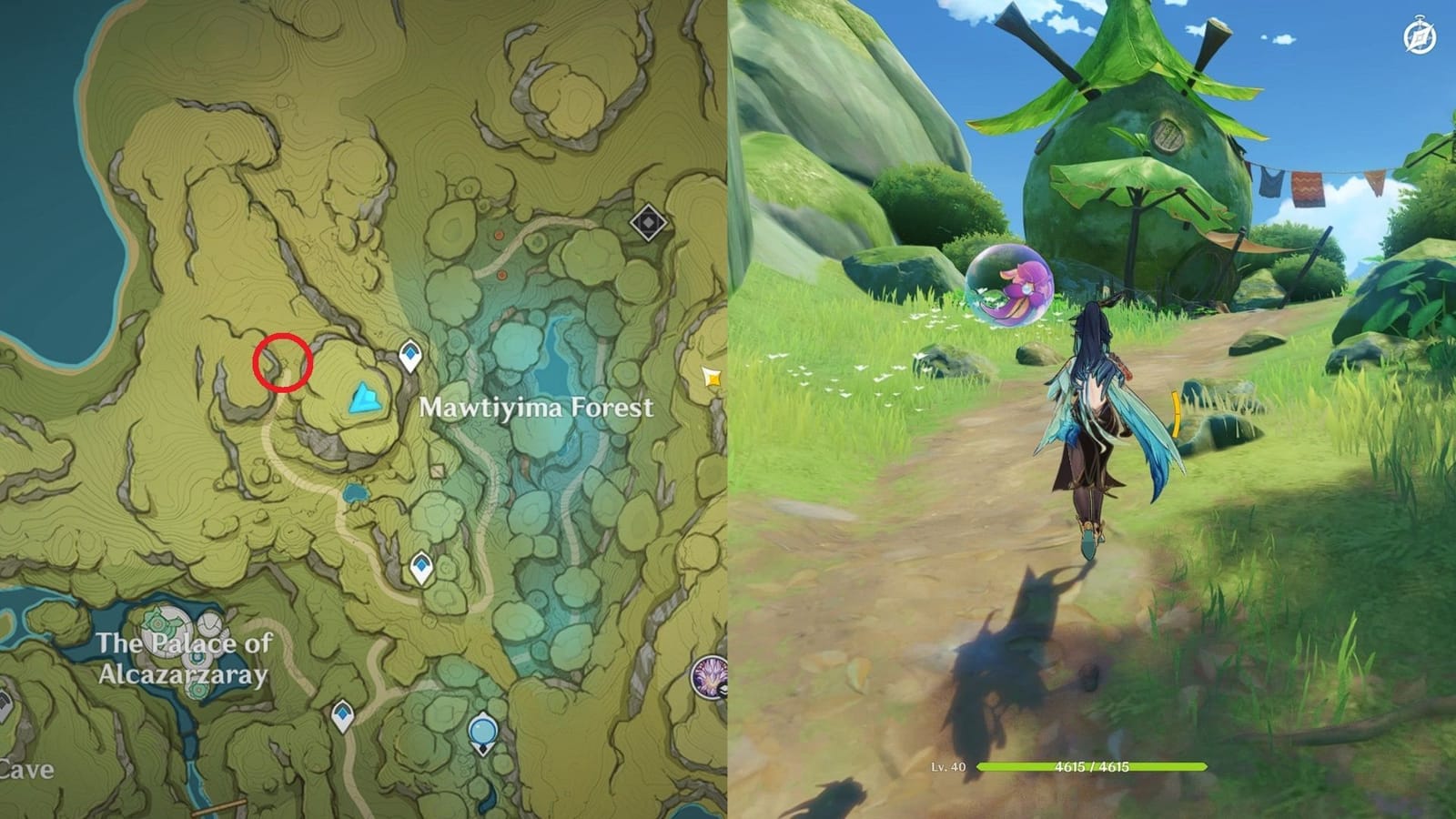Click the purple boss flower map icon
Image resolution: width=1456 pixels, height=819 pixels.
709,678
